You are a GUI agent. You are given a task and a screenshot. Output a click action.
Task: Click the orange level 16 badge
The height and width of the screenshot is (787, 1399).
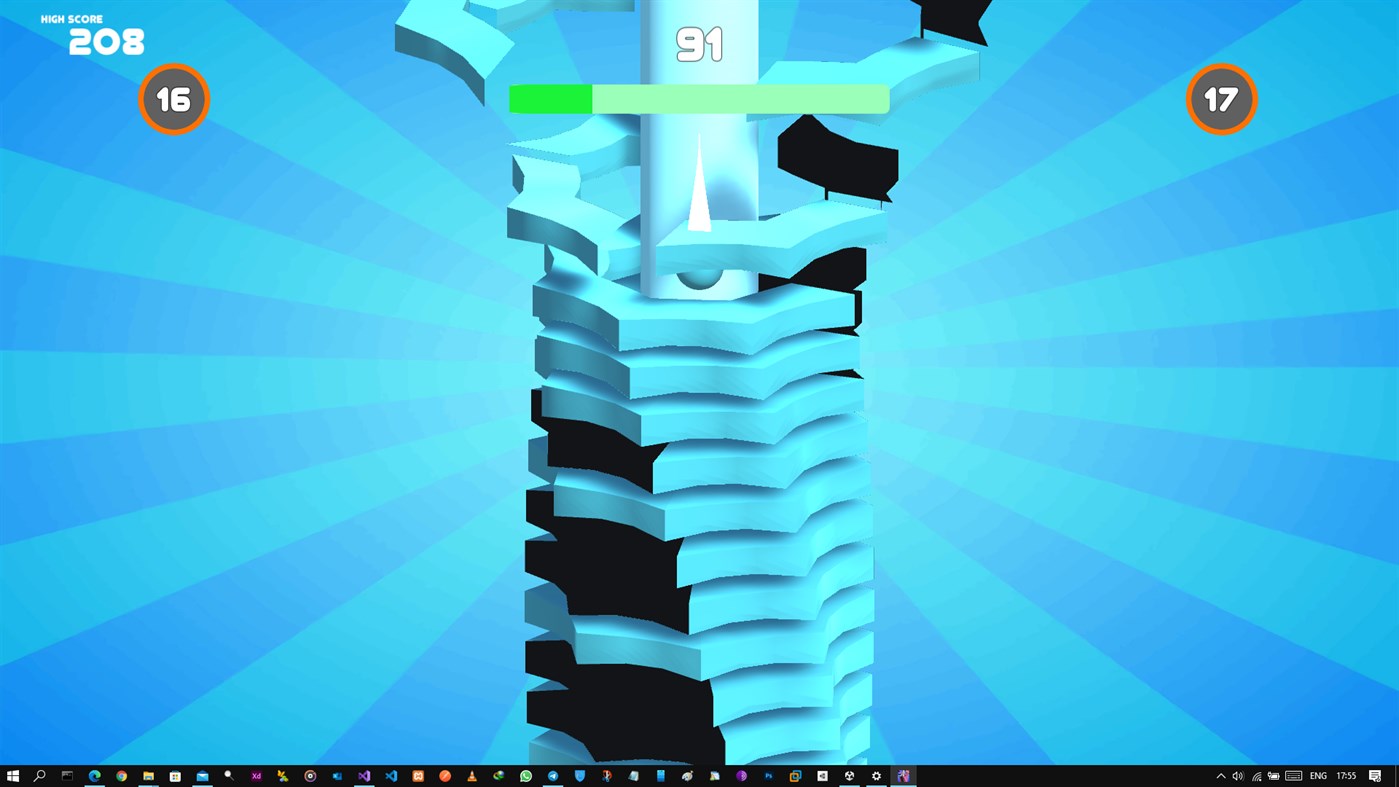tap(174, 99)
